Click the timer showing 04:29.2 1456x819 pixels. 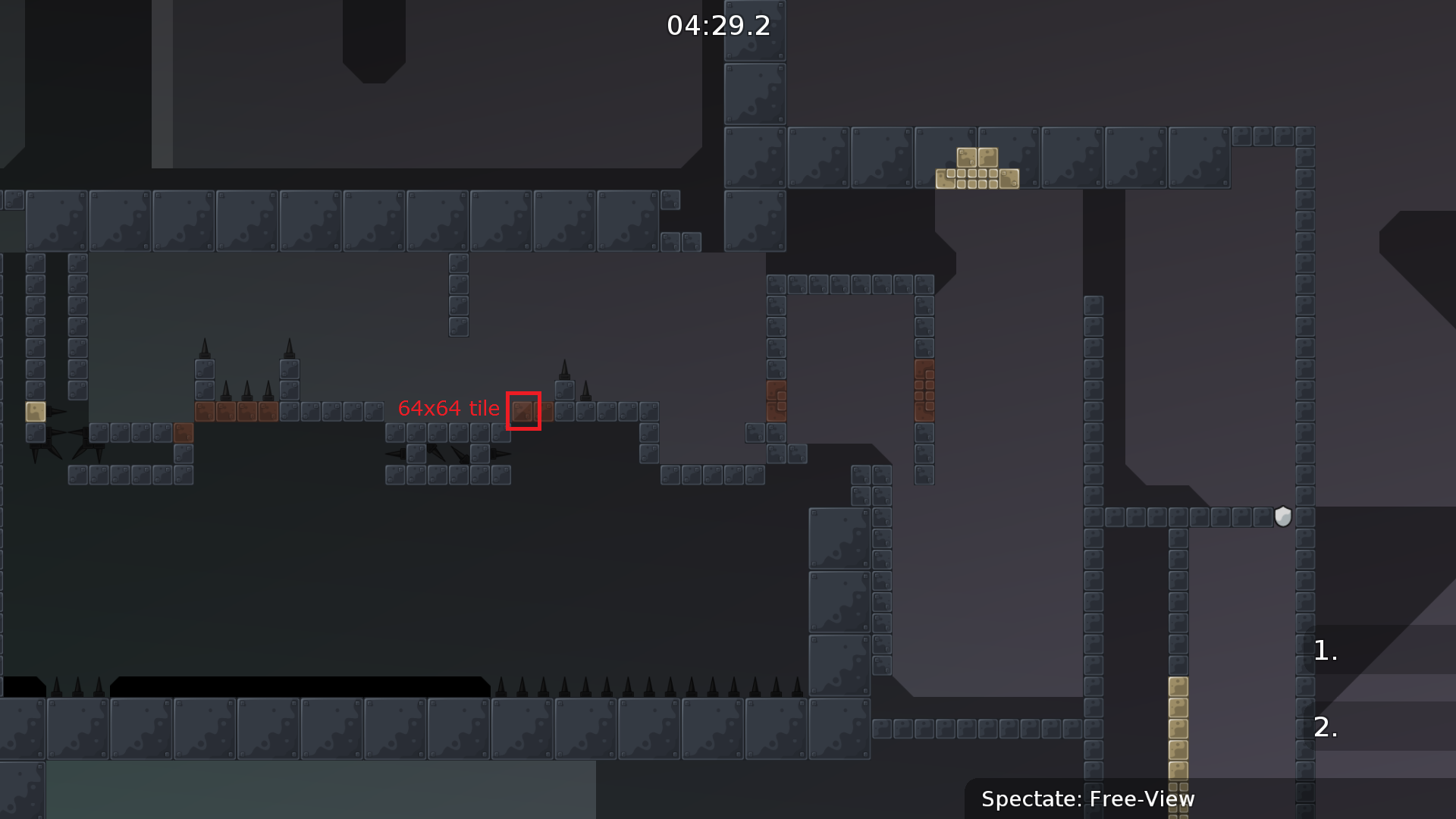coord(716,26)
